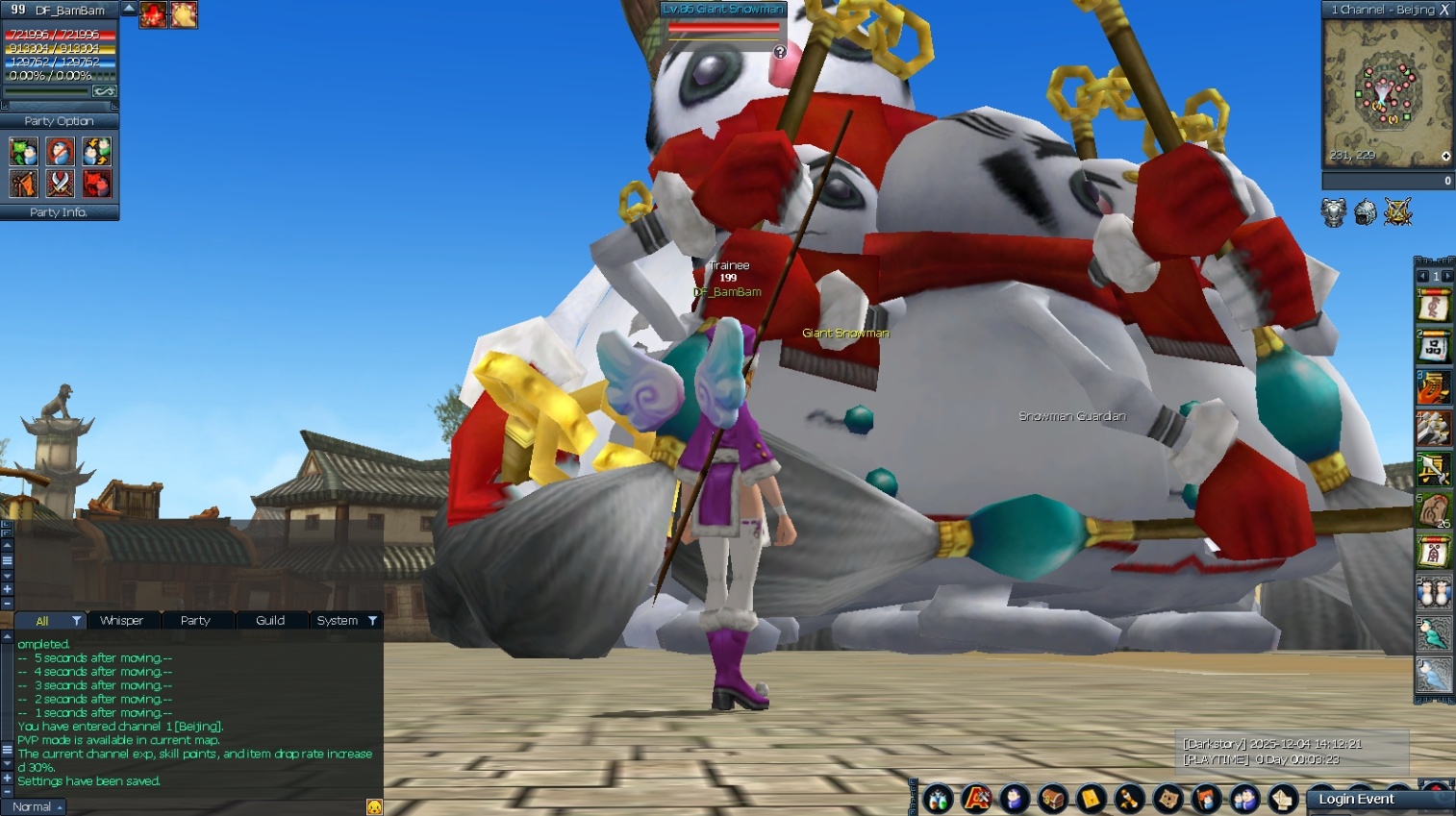The height and width of the screenshot is (816, 1456).
Task: Click the party member swap icon
Action: [96, 152]
